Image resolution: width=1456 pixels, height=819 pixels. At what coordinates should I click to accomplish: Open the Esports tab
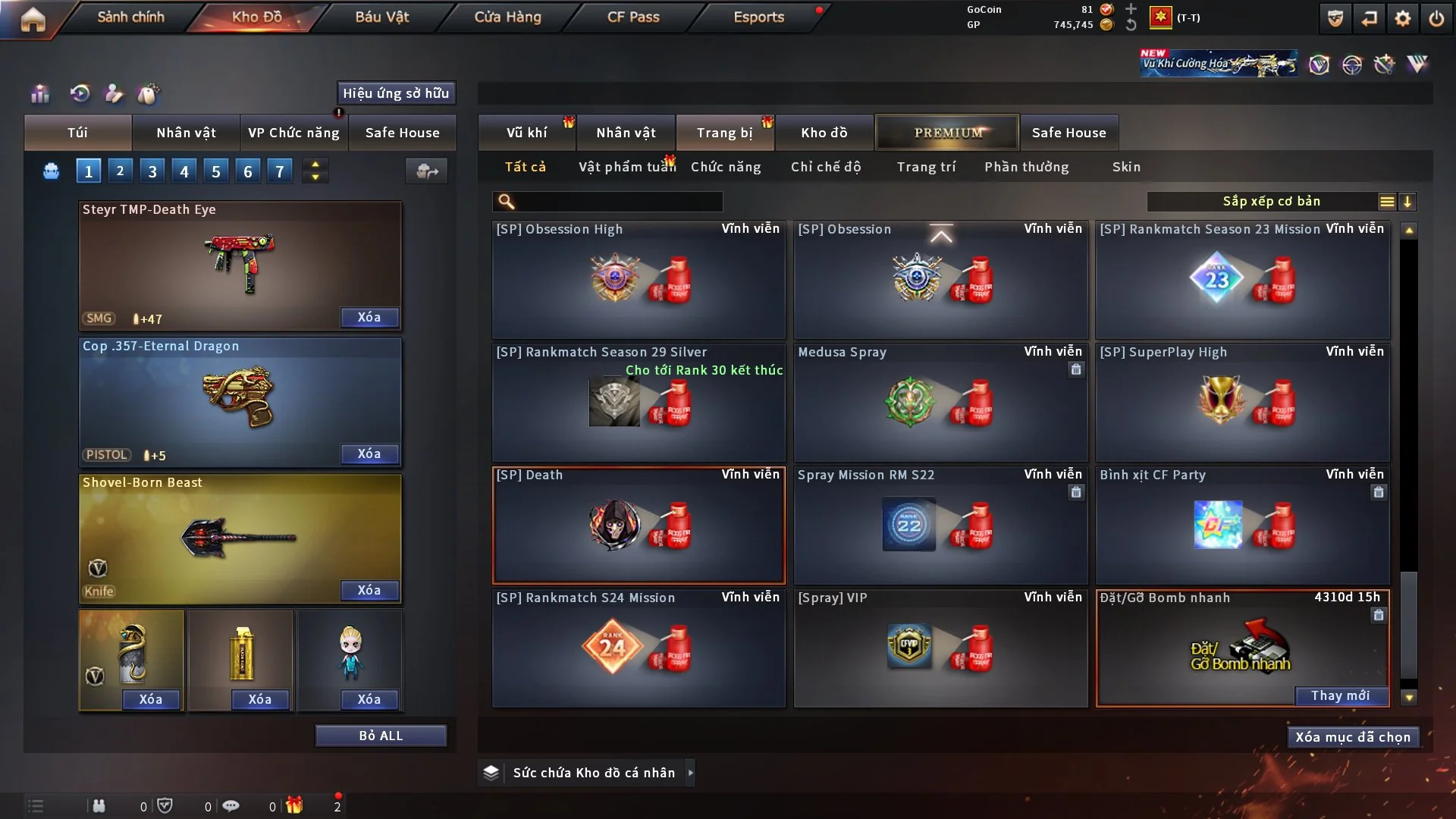758,17
